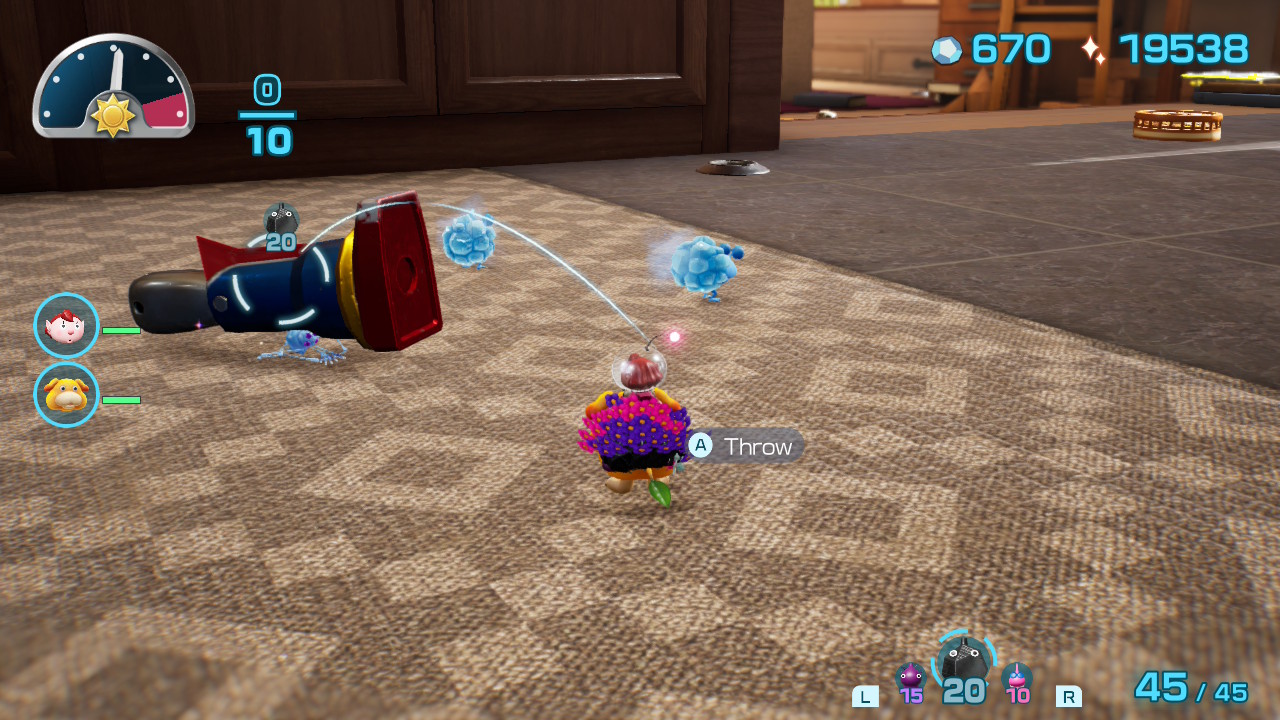The width and height of the screenshot is (1280, 720).
Task: Click the sun day-meter gauge
Action: 113,87
